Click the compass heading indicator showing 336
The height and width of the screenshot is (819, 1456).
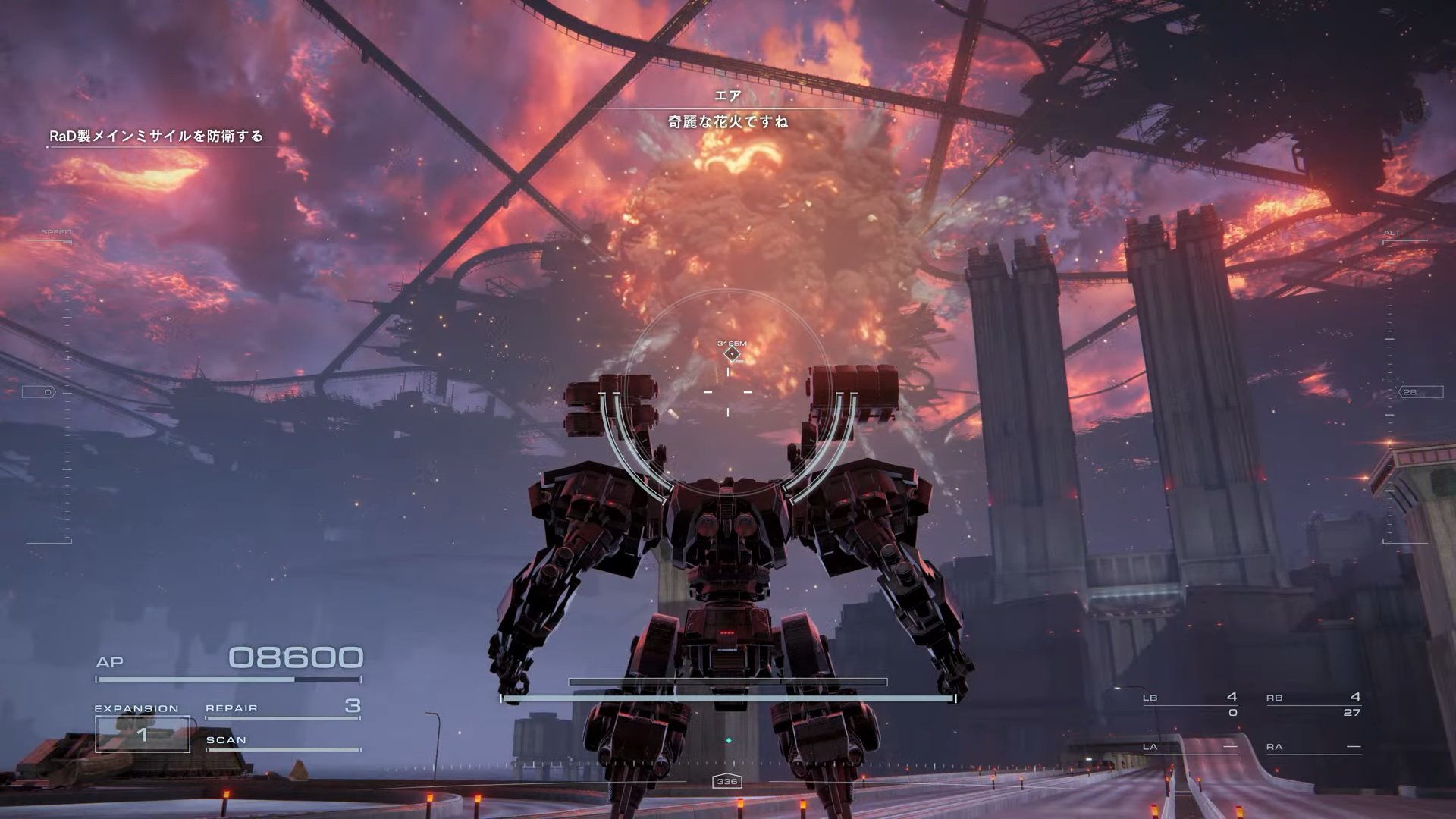coord(726,782)
